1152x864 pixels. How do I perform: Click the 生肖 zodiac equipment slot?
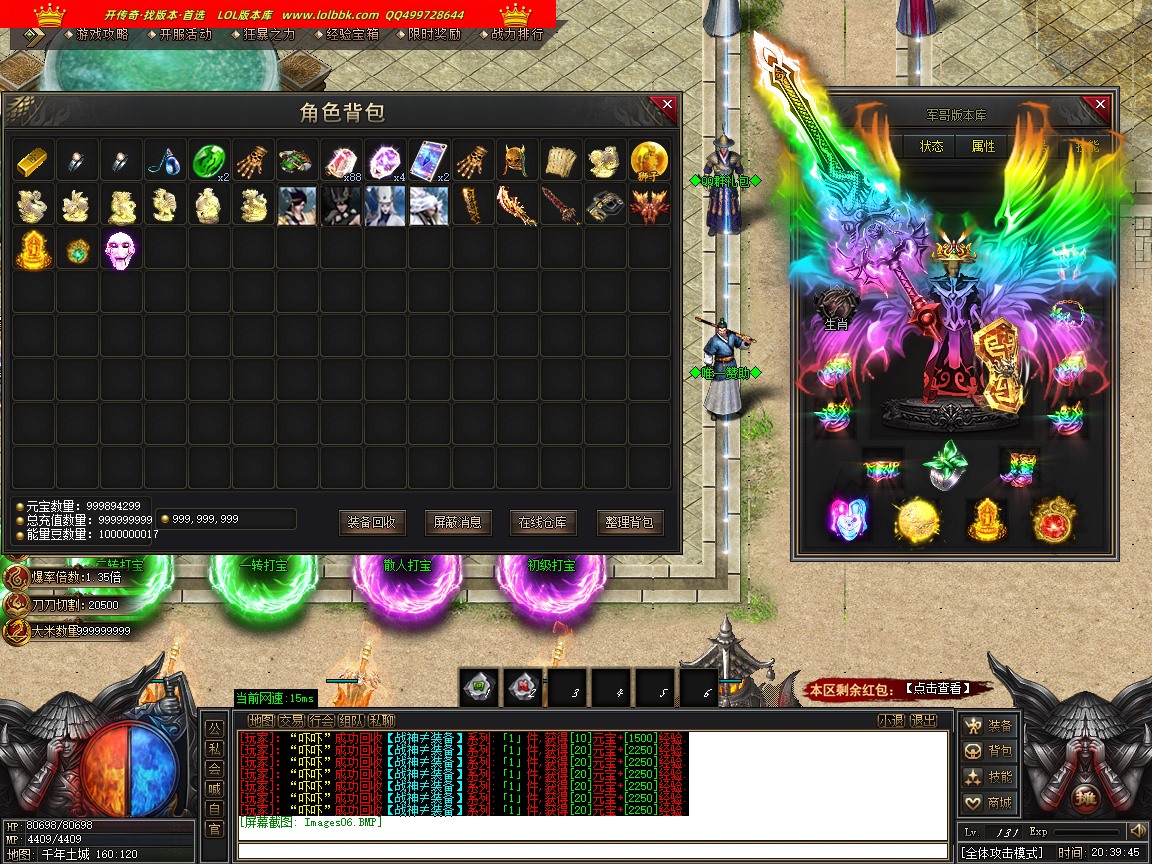(x=836, y=308)
